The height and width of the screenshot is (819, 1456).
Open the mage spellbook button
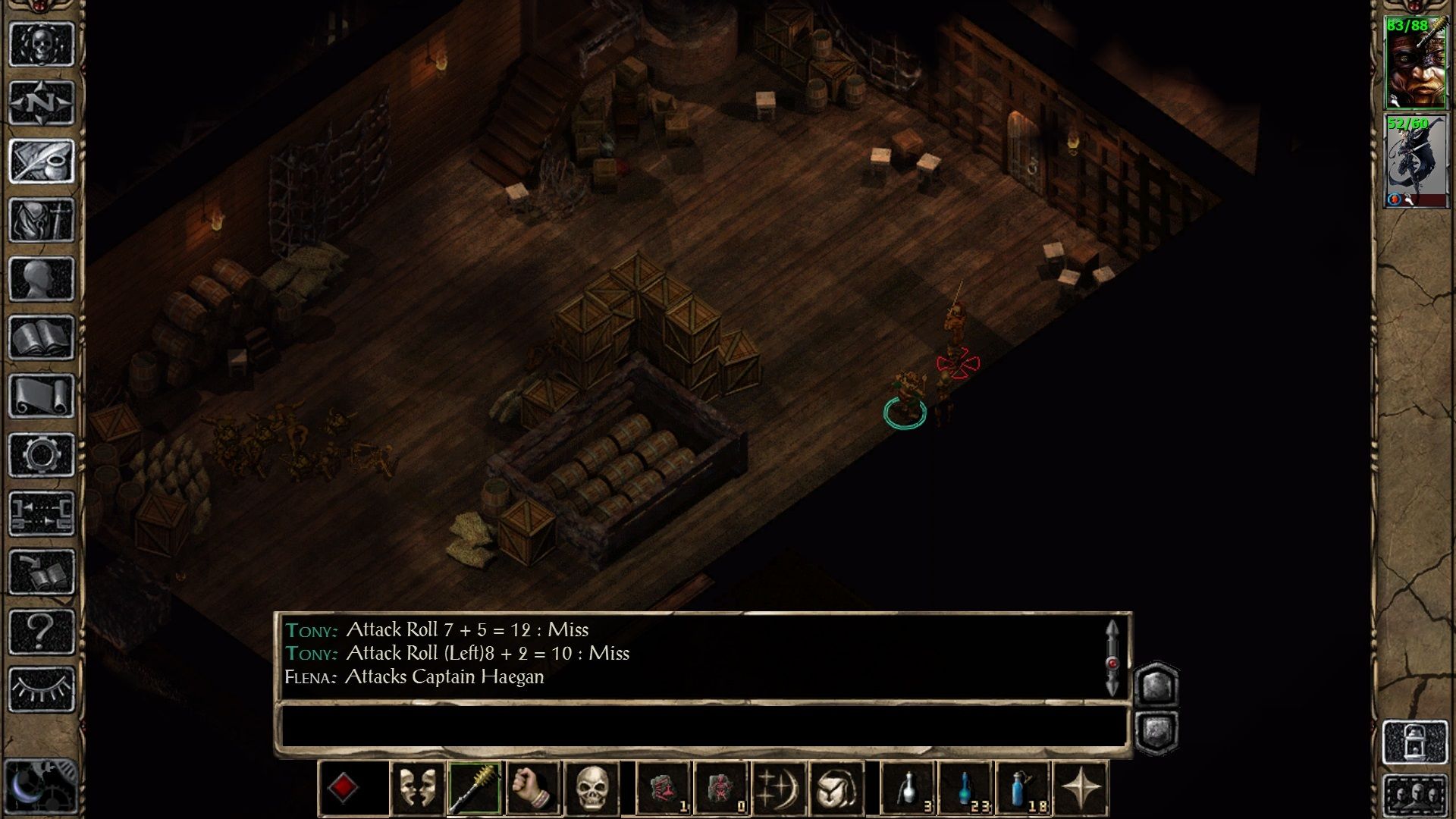[x=42, y=337]
